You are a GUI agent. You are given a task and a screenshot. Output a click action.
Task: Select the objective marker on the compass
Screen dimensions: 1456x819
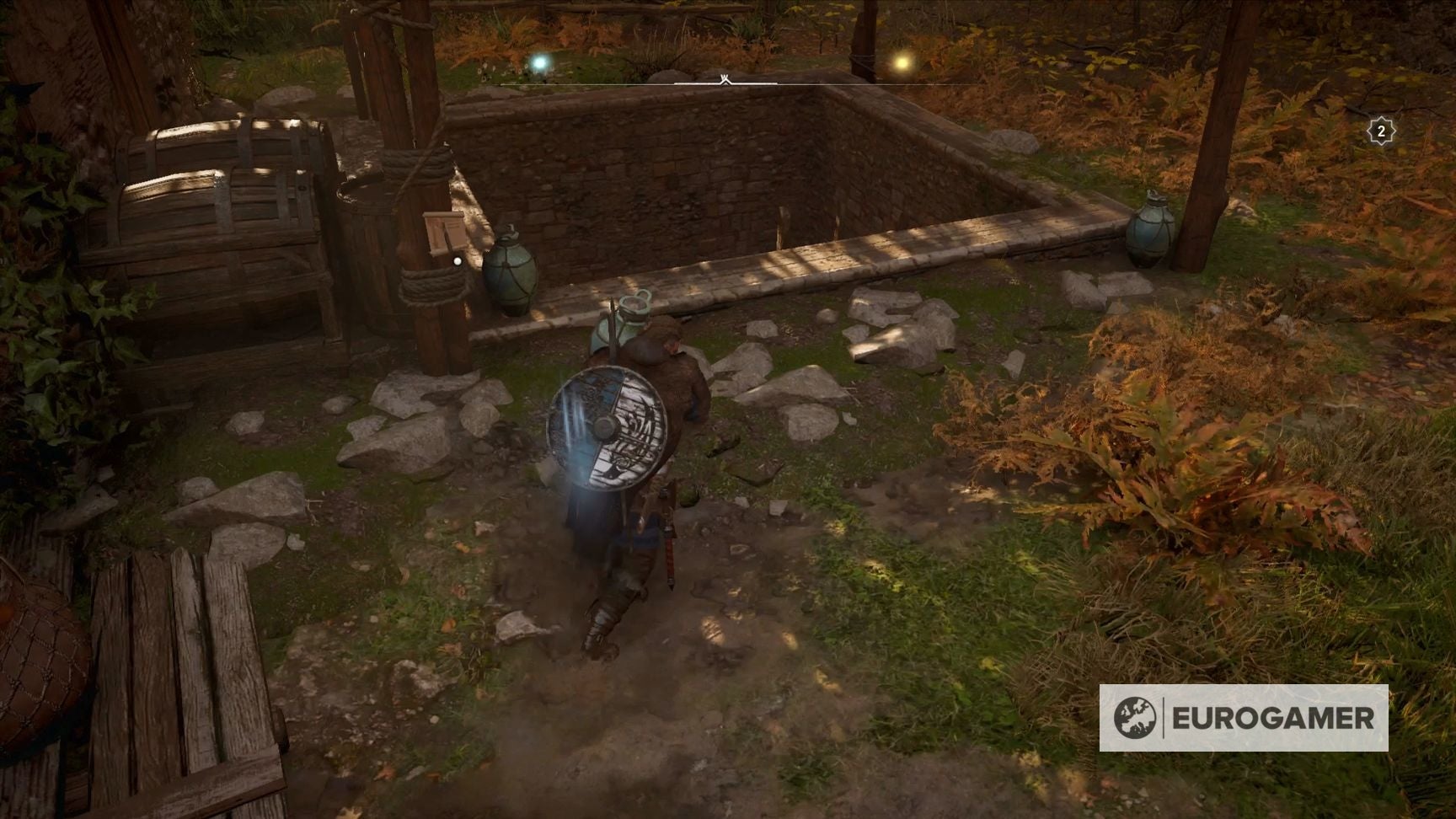click(x=723, y=77)
